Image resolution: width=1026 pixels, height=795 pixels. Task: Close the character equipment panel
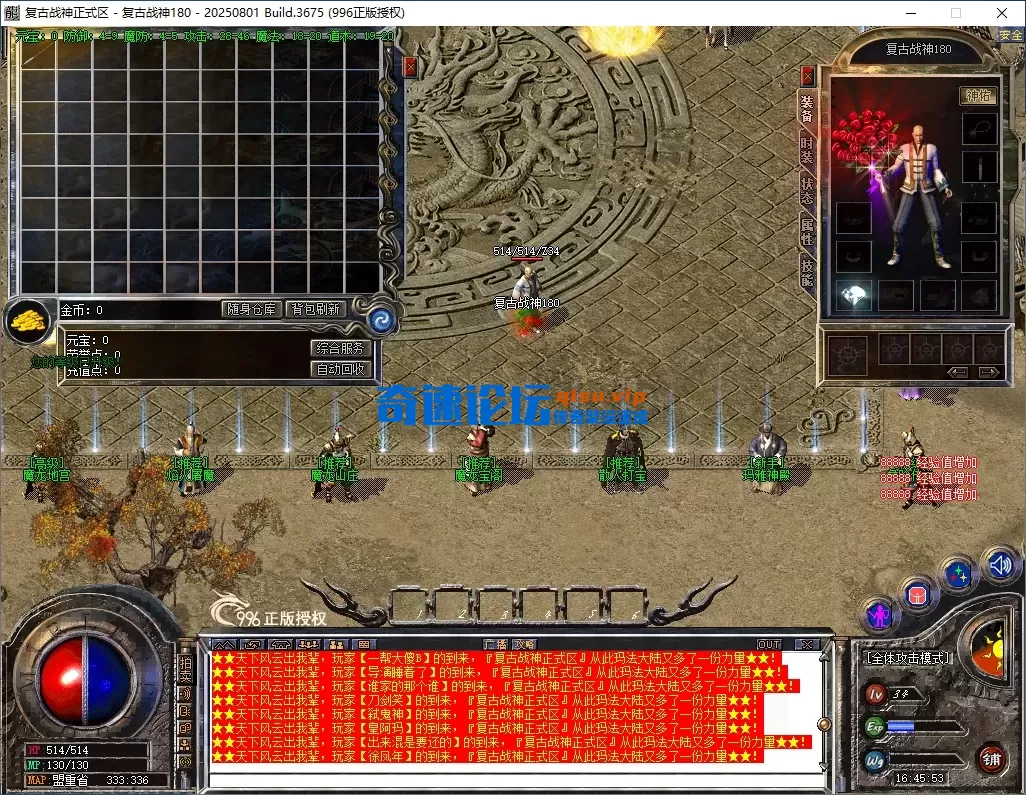tap(808, 76)
